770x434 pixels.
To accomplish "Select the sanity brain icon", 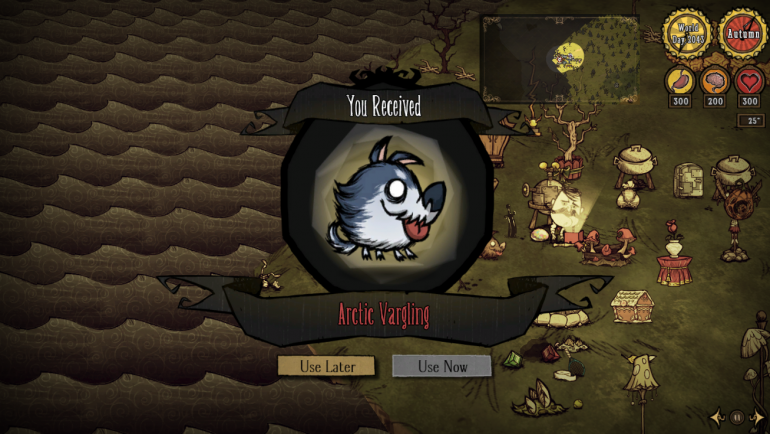I will tap(716, 81).
